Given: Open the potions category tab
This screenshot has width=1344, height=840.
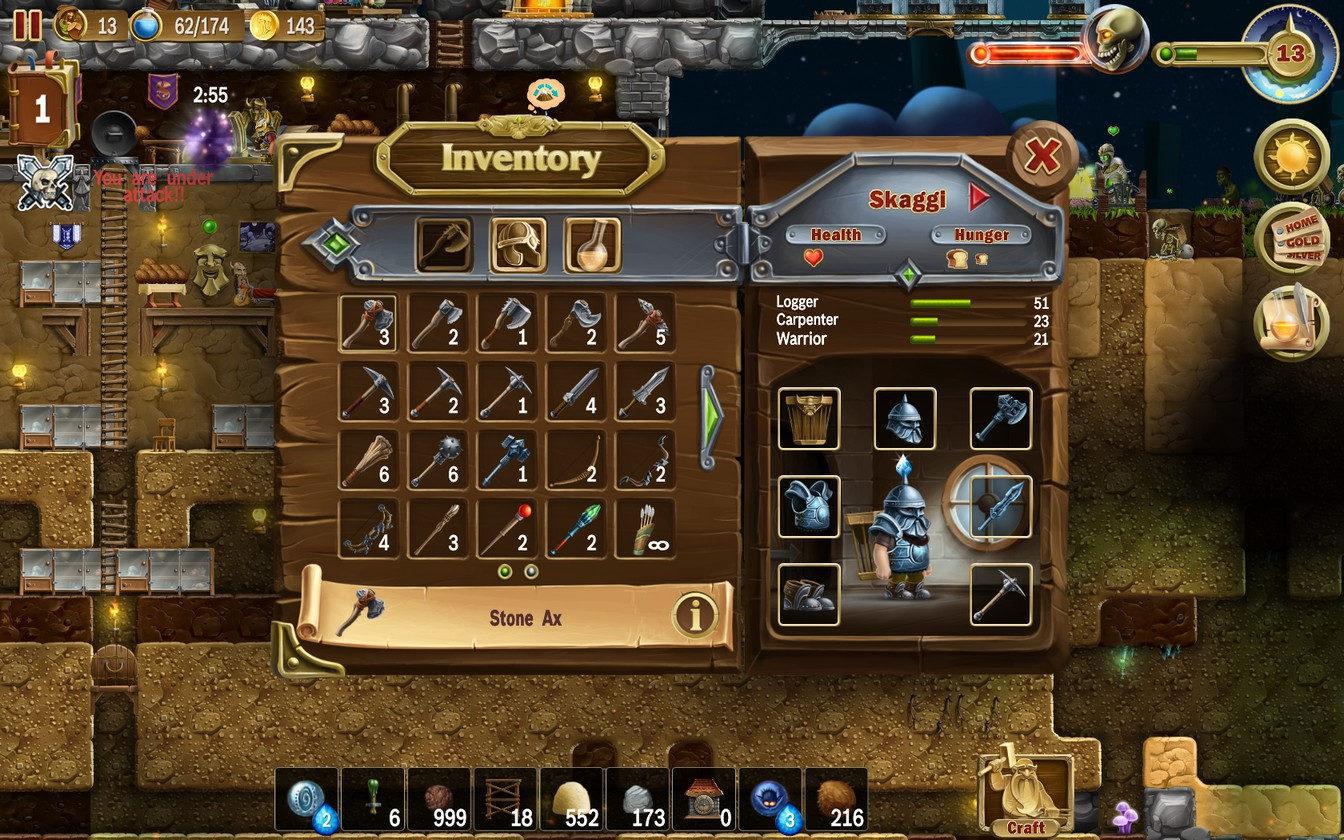Looking at the screenshot, I should 594,243.
